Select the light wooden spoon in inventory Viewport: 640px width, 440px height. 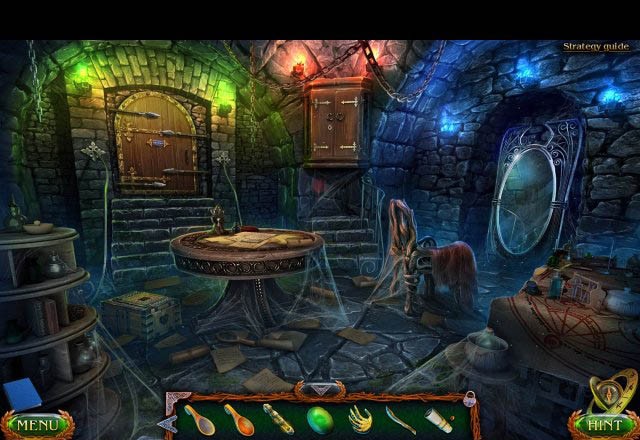click(x=199, y=419)
